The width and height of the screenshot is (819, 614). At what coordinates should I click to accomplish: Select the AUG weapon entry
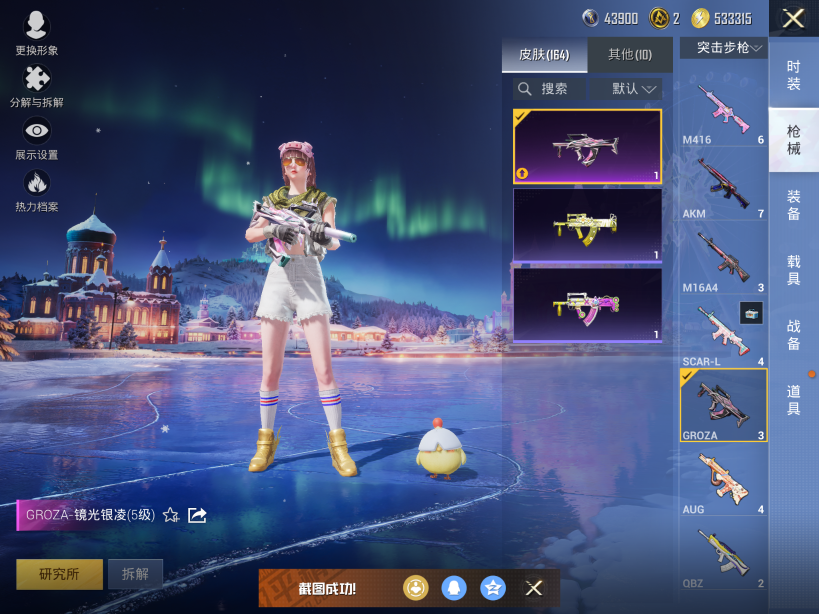(723, 479)
